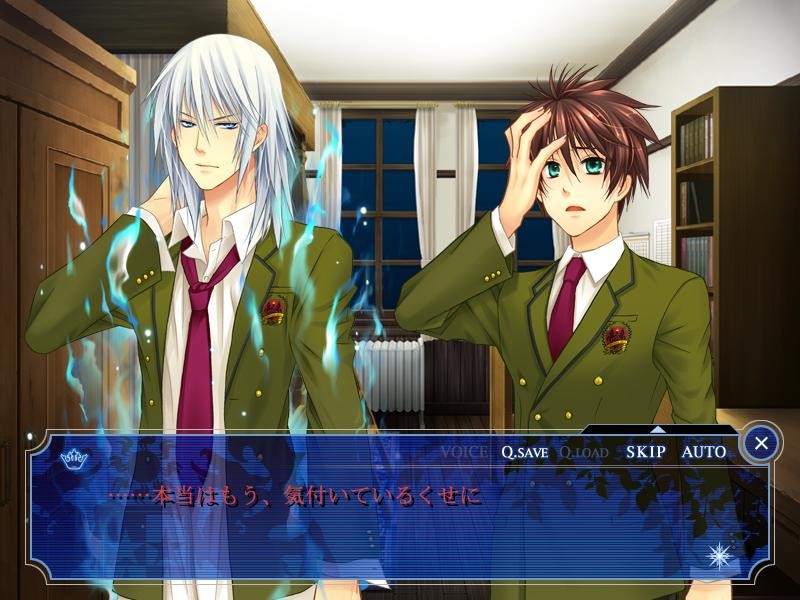Image resolution: width=800 pixels, height=600 pixels.
Task: Replay the line with VOICE
Action: point(464,452)
